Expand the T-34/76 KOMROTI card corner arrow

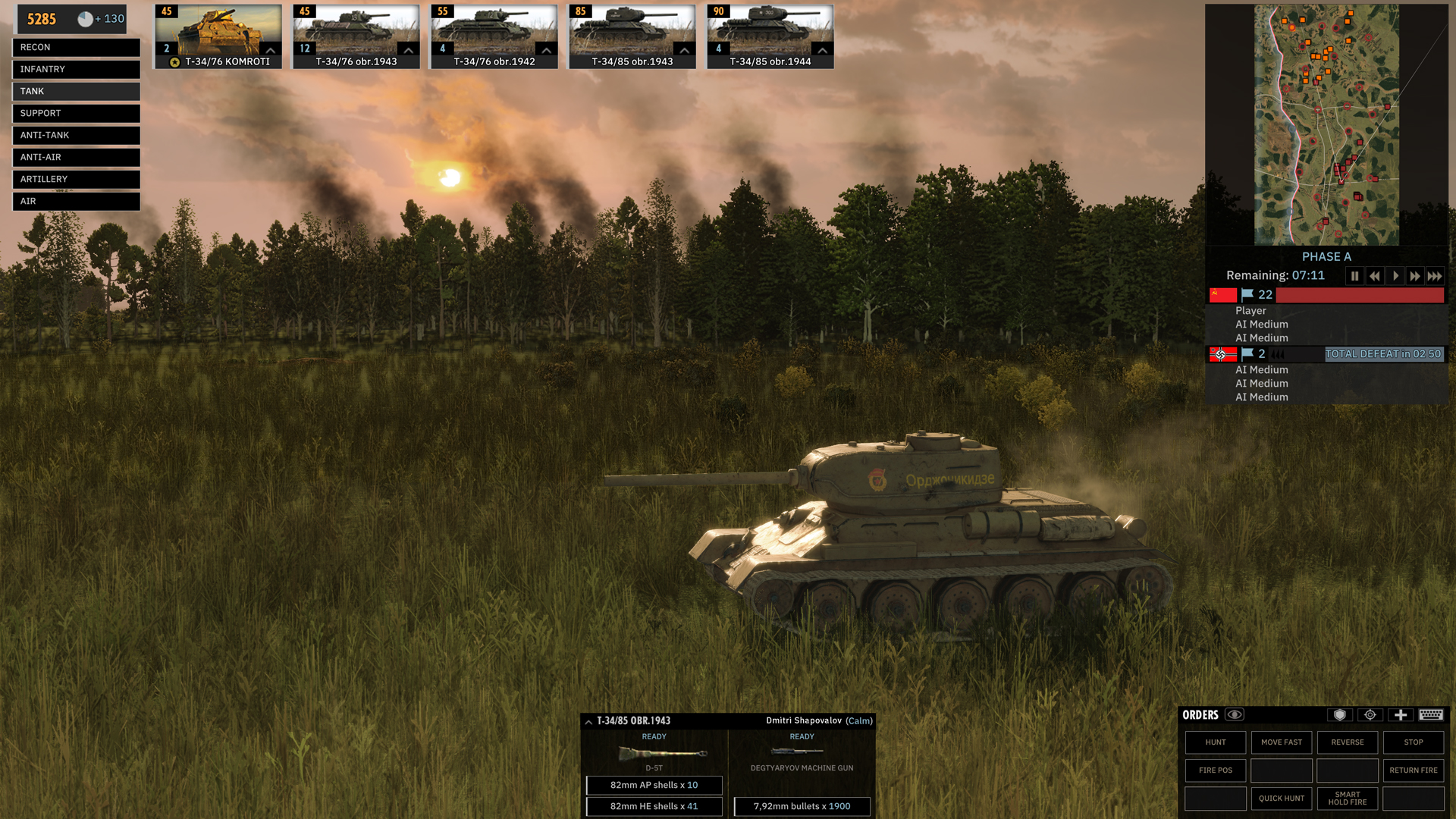click(x=270, y=50)
